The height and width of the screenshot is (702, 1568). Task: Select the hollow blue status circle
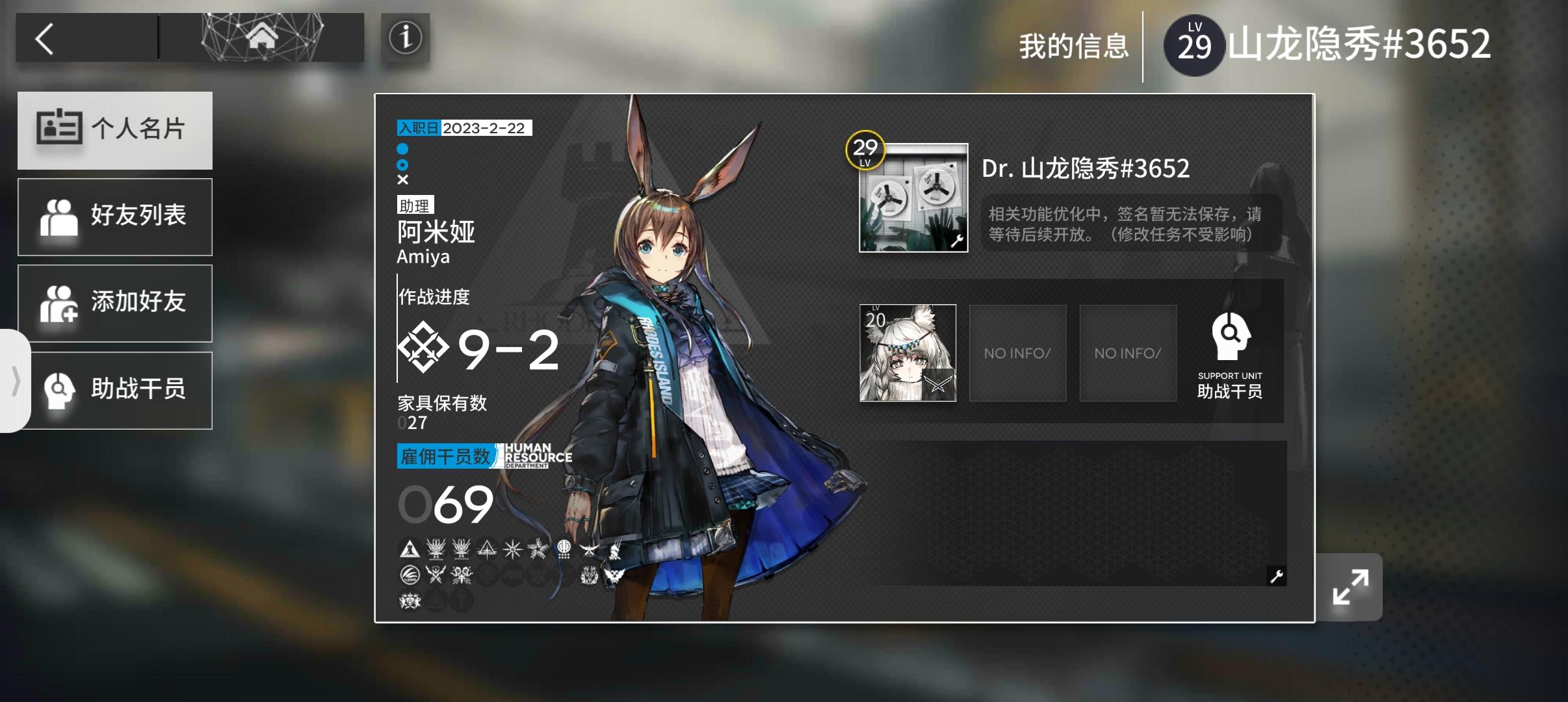(404, 166)
